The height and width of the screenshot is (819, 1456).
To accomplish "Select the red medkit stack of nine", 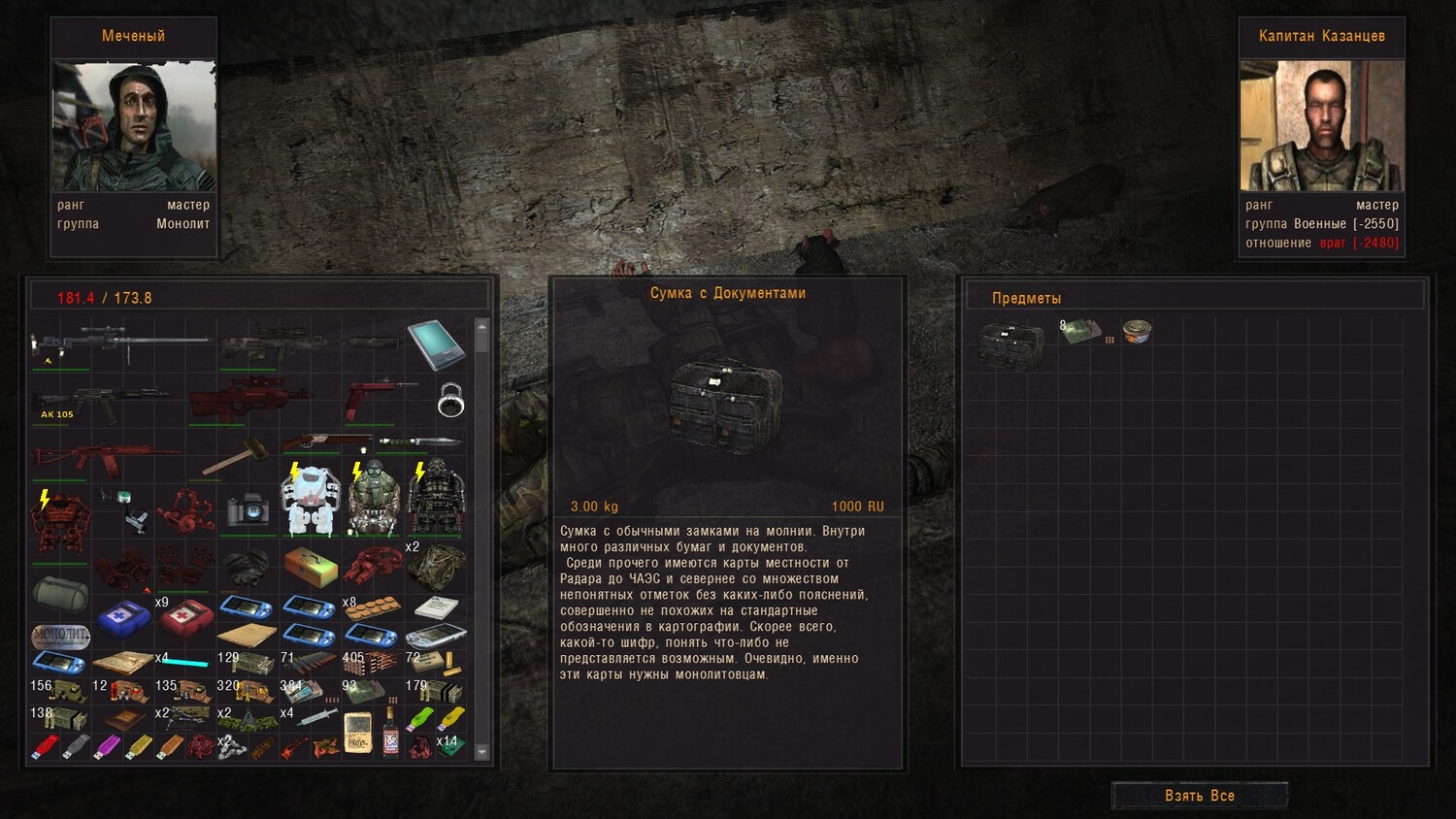I will (185, 617).
